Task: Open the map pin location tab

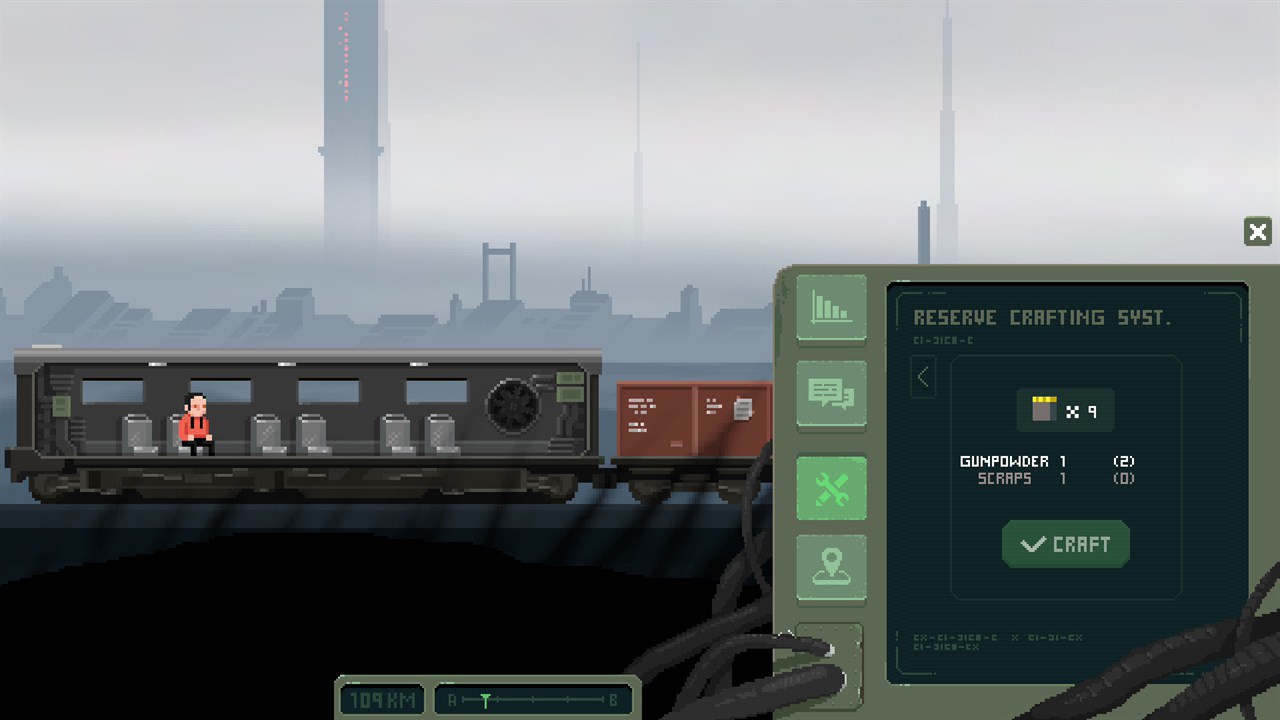Action: coord(831,567)
